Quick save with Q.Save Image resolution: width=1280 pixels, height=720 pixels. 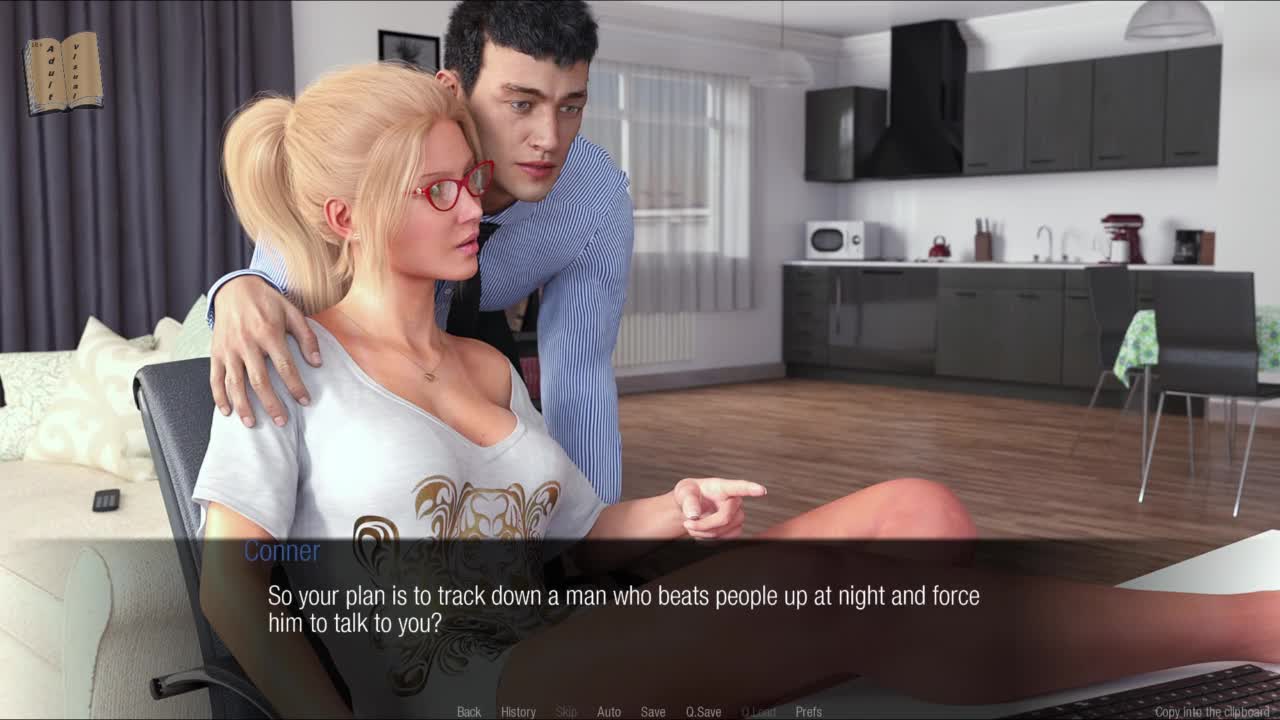(703, 712)
